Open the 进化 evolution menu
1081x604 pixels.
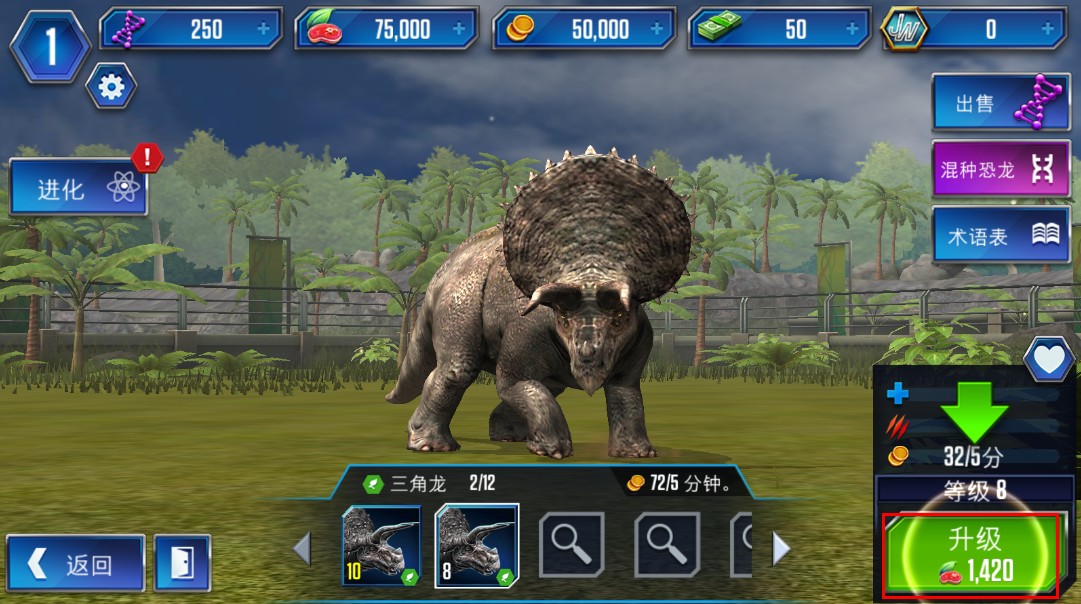(x=79, y=187)
